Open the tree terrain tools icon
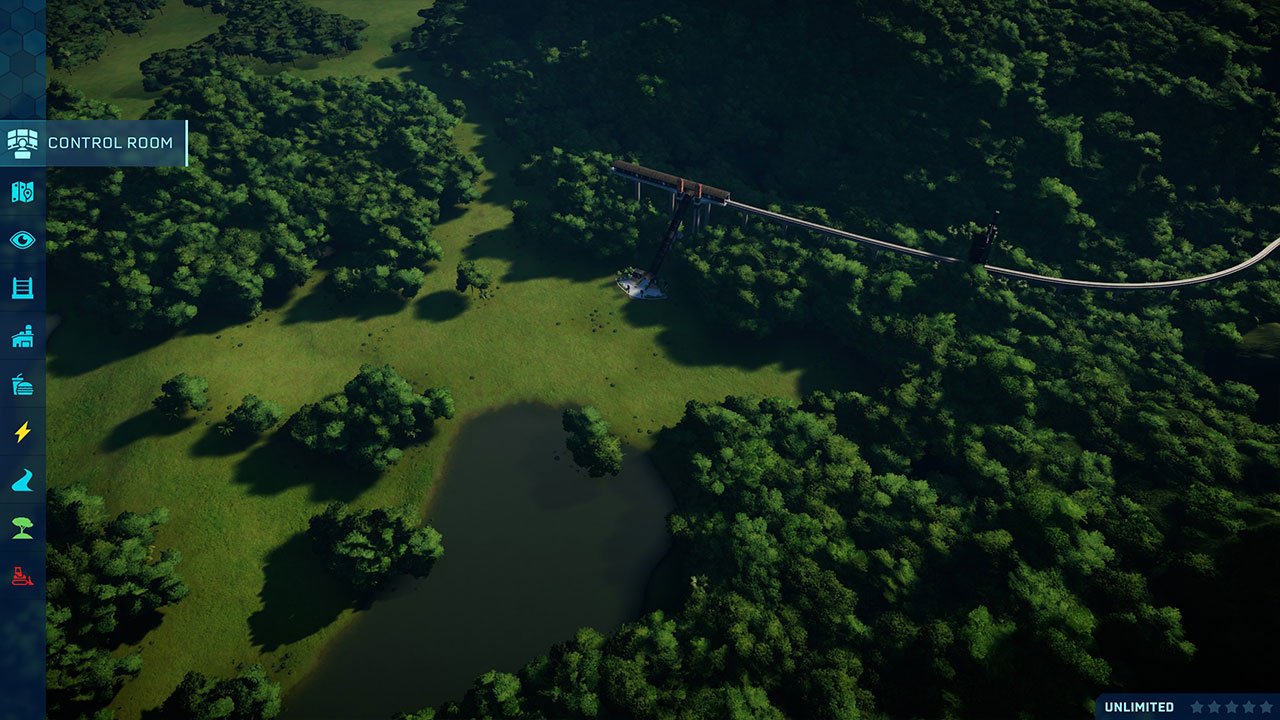The height and width of the screenshot is (720, 1280). point(22,527)
